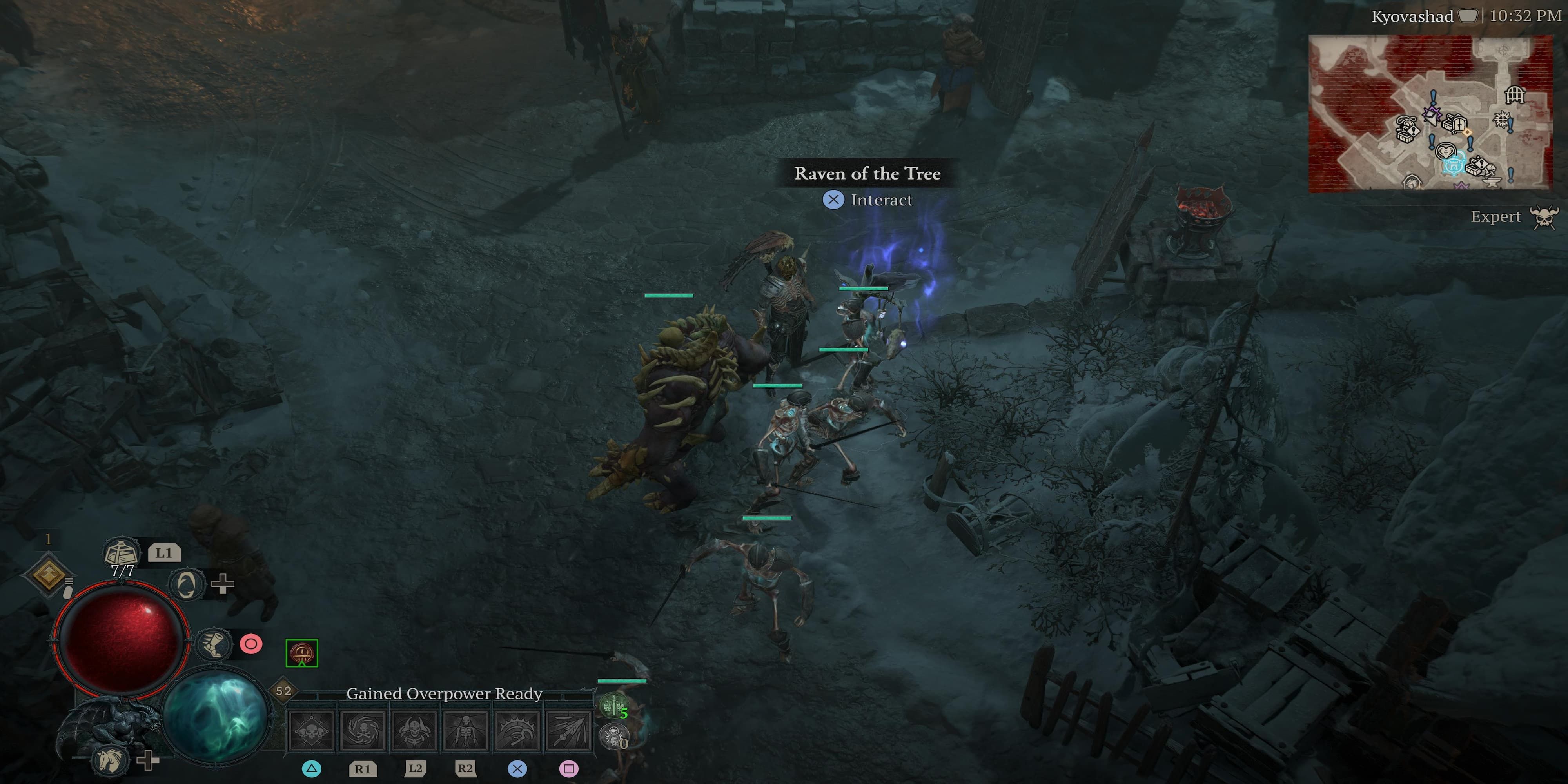The width and height of the screenshot is (1568, 784).
Task: Click the healer heart icon on the minimap
Action: pyautogui.click(x=1446, y=151)
